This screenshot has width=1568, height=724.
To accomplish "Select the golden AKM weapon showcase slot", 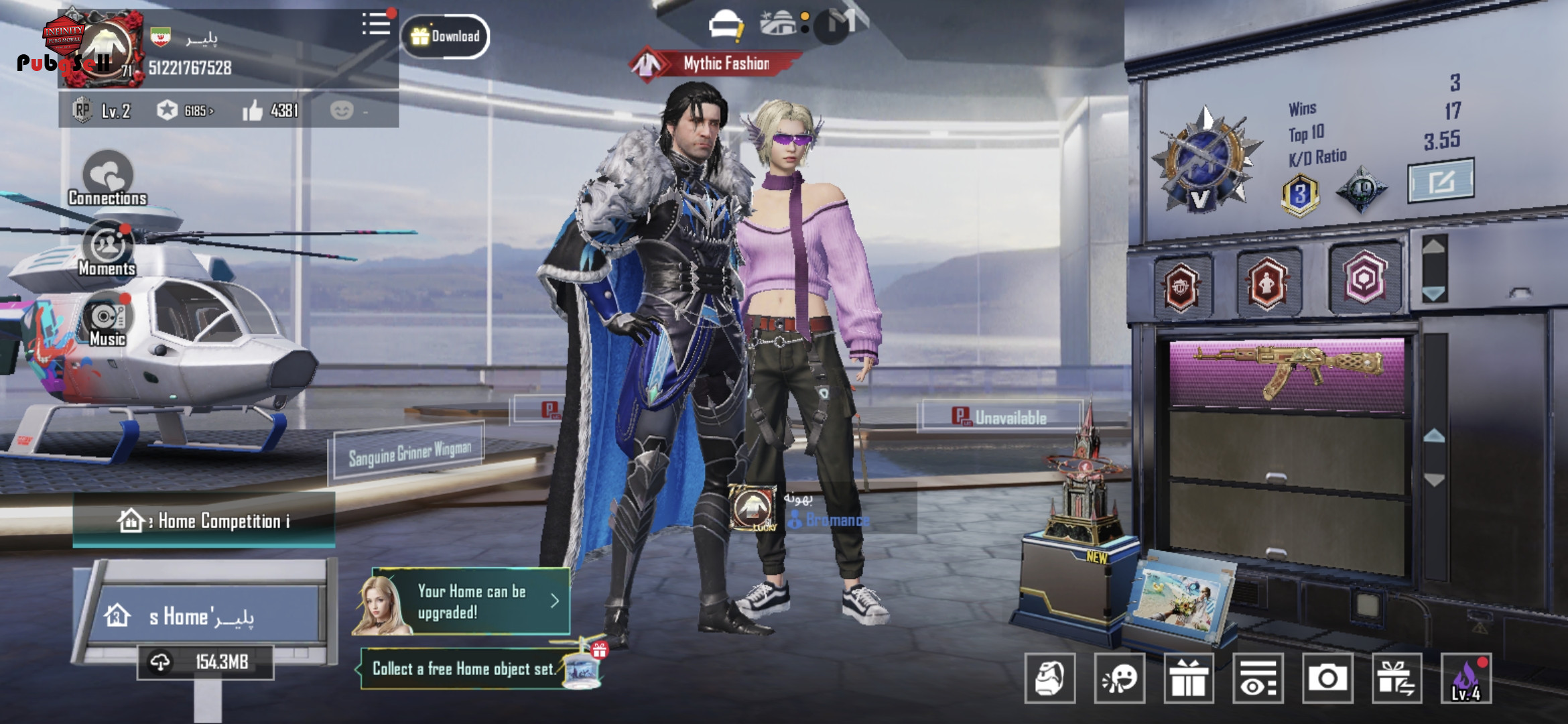I will [x=1287, y=373].
